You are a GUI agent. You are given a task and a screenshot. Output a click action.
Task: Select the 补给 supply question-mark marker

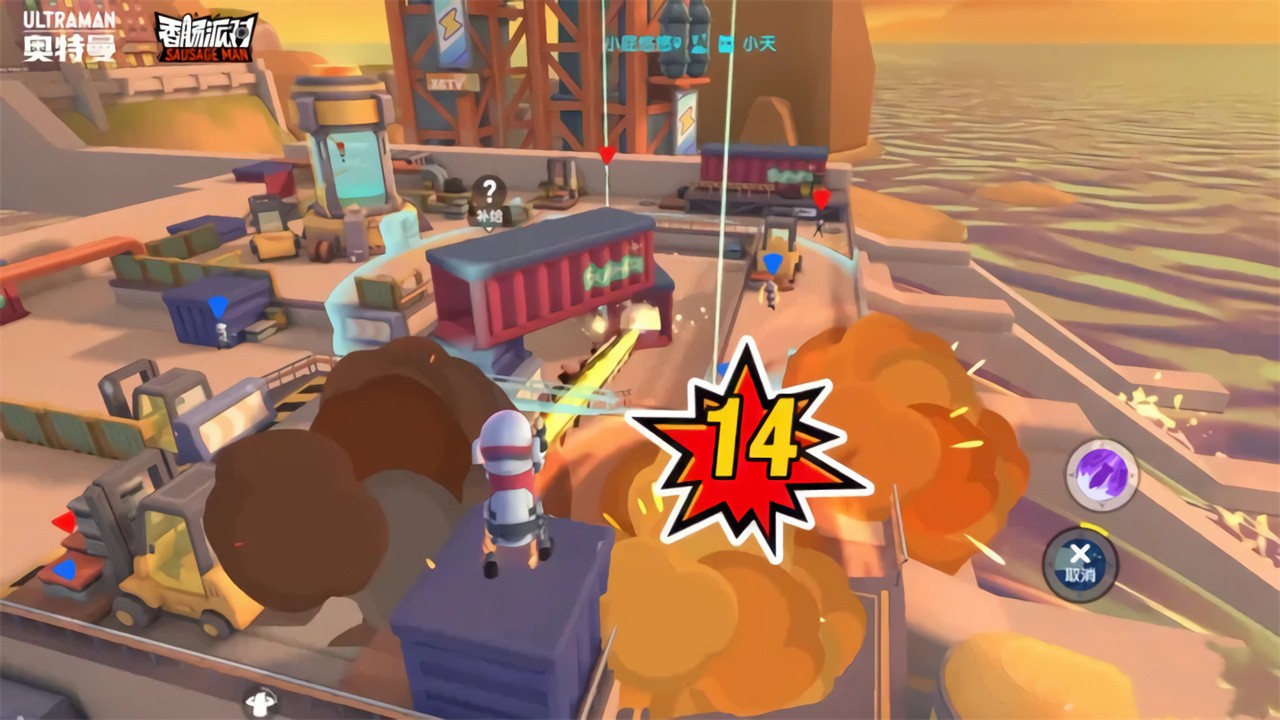pyautogui.click(x=488, y=196)
